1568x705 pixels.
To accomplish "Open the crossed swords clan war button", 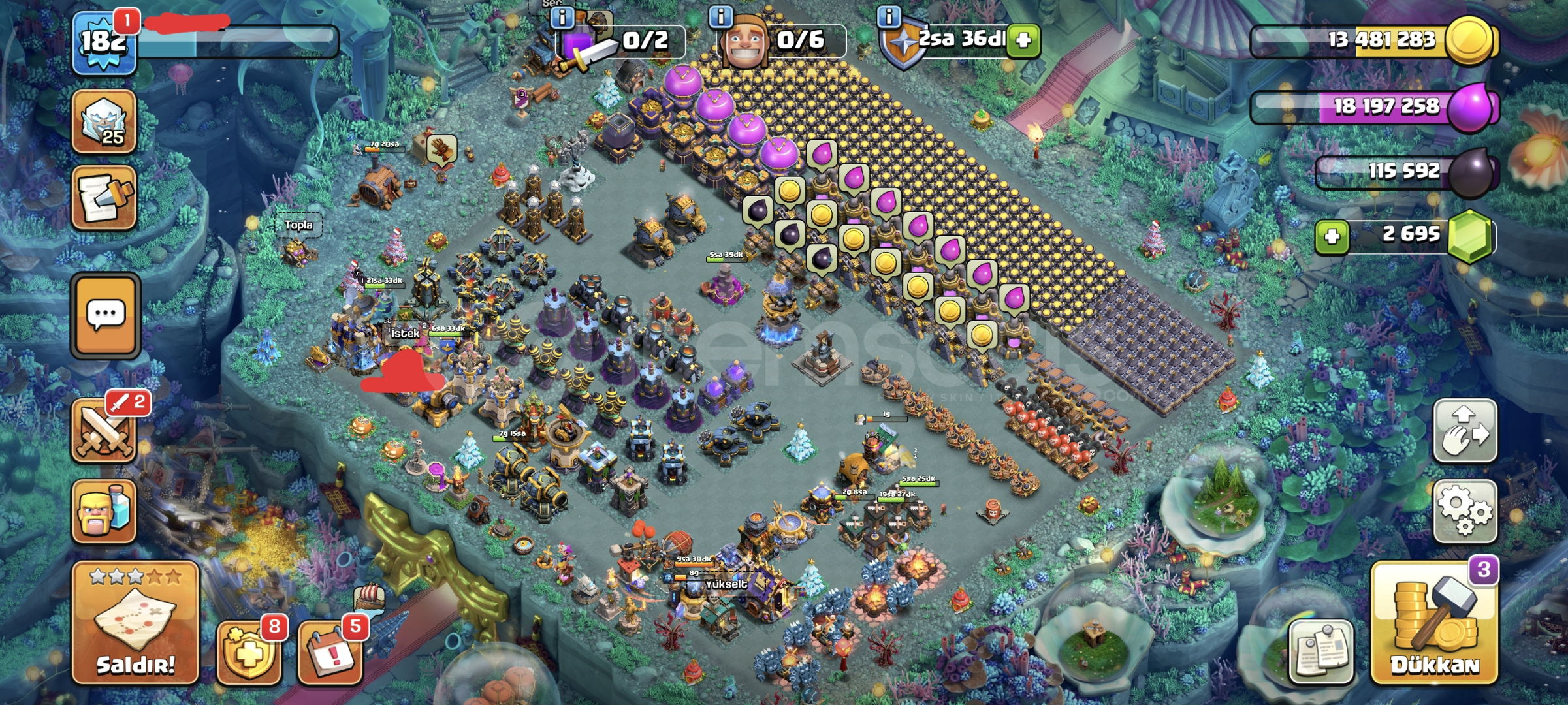I will 104,431.
